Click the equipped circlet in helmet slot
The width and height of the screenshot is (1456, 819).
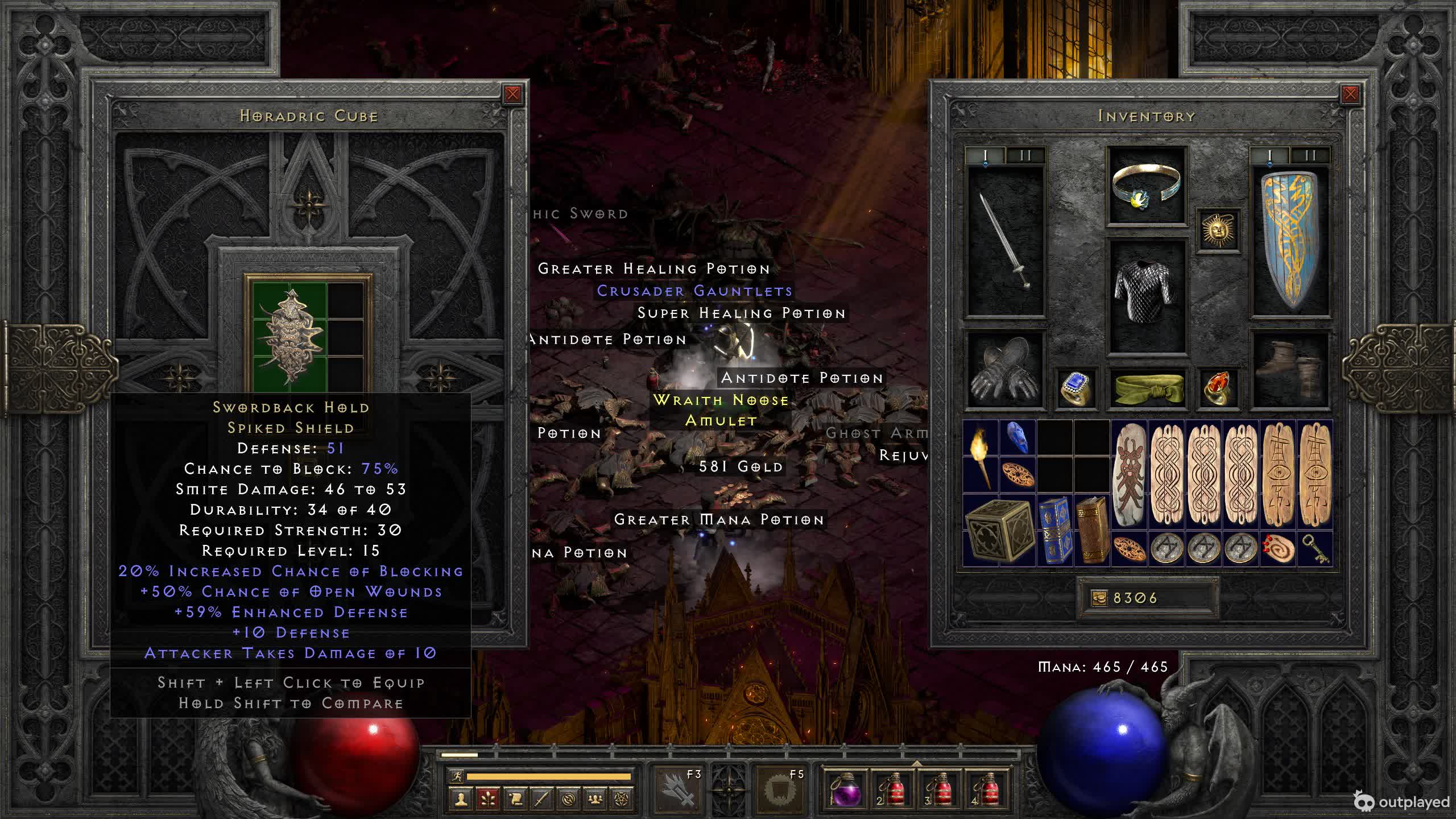(1147, 186)
